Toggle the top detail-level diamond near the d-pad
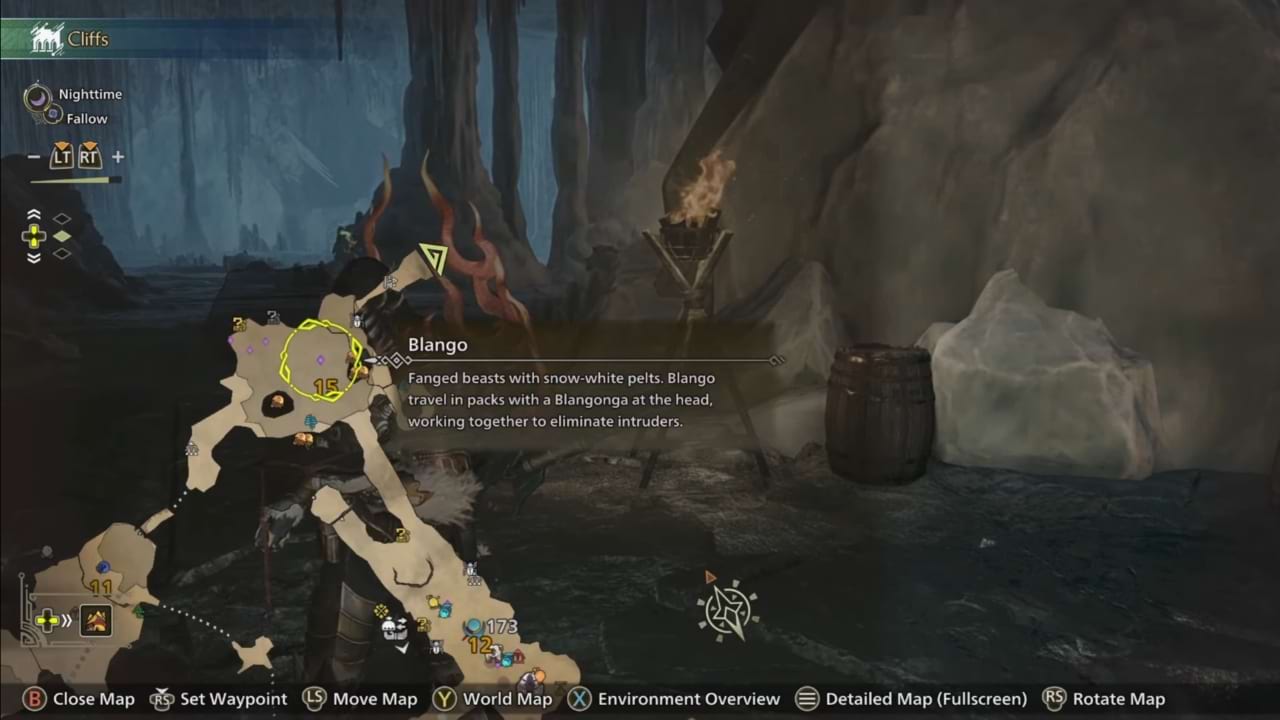This screenshot has width=1280, height=720. [x=62, y=218]
